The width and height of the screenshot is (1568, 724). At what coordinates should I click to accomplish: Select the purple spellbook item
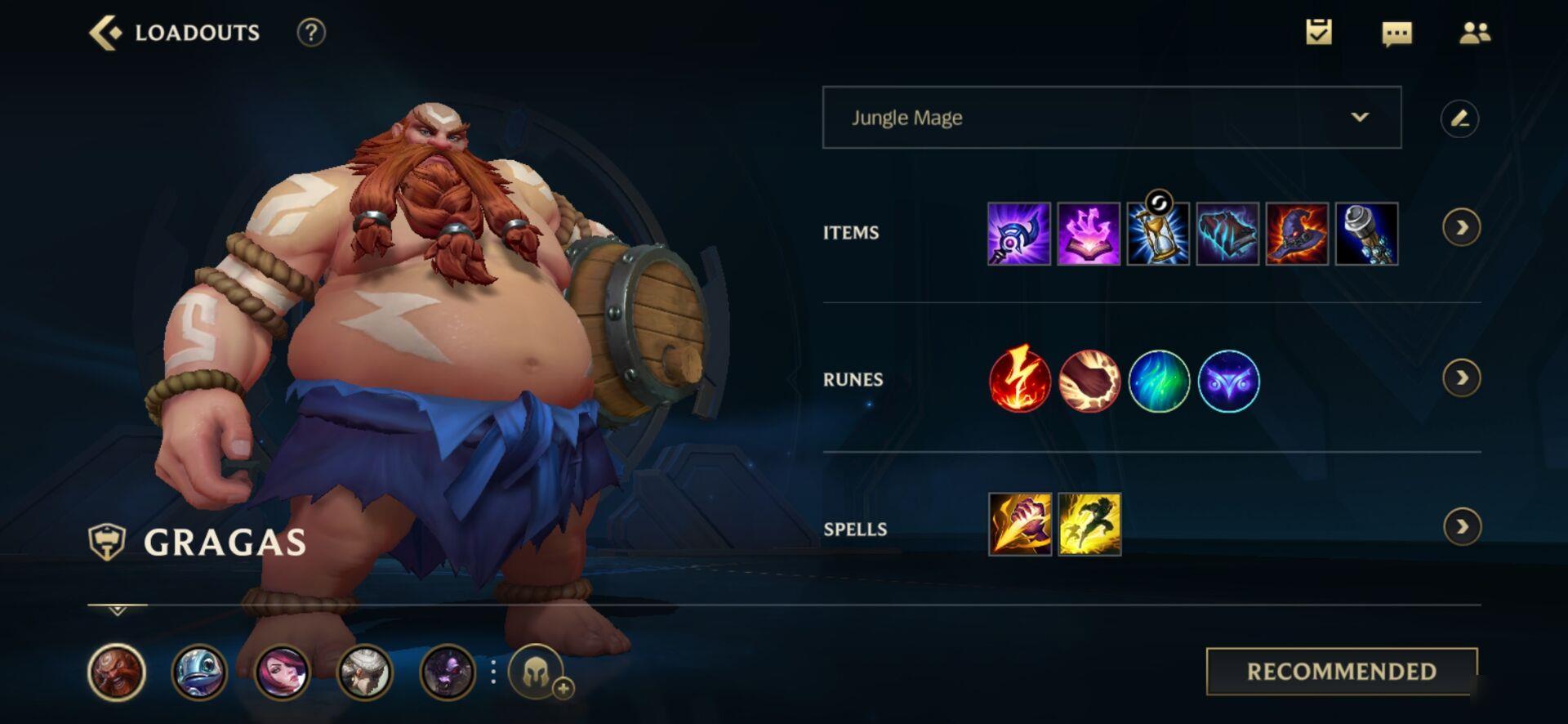coord(1089,234)
